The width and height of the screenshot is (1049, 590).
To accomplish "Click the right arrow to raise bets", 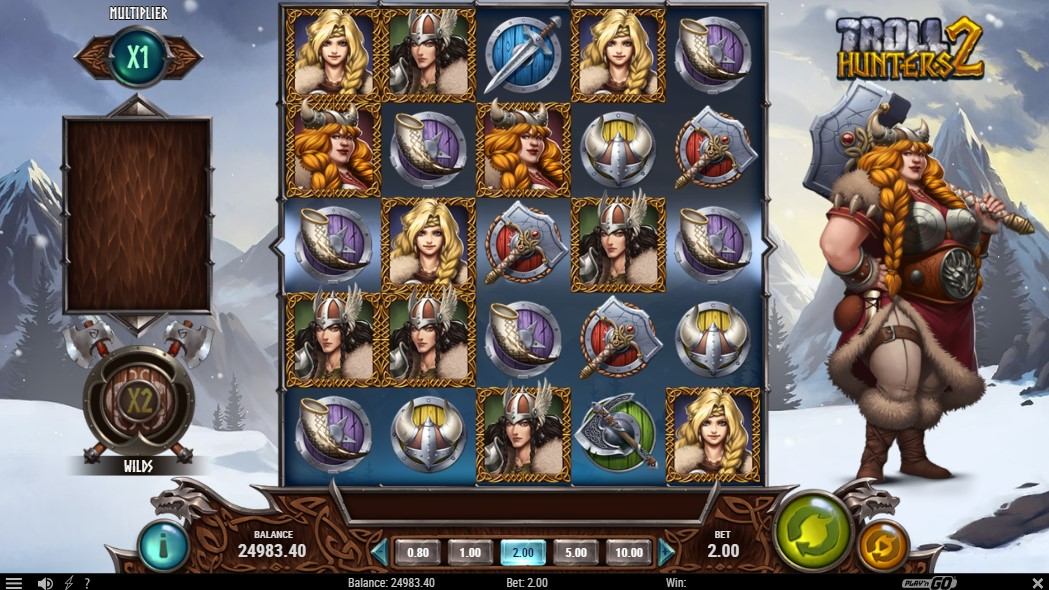I will pyautogui.click(x=667, y=552).
